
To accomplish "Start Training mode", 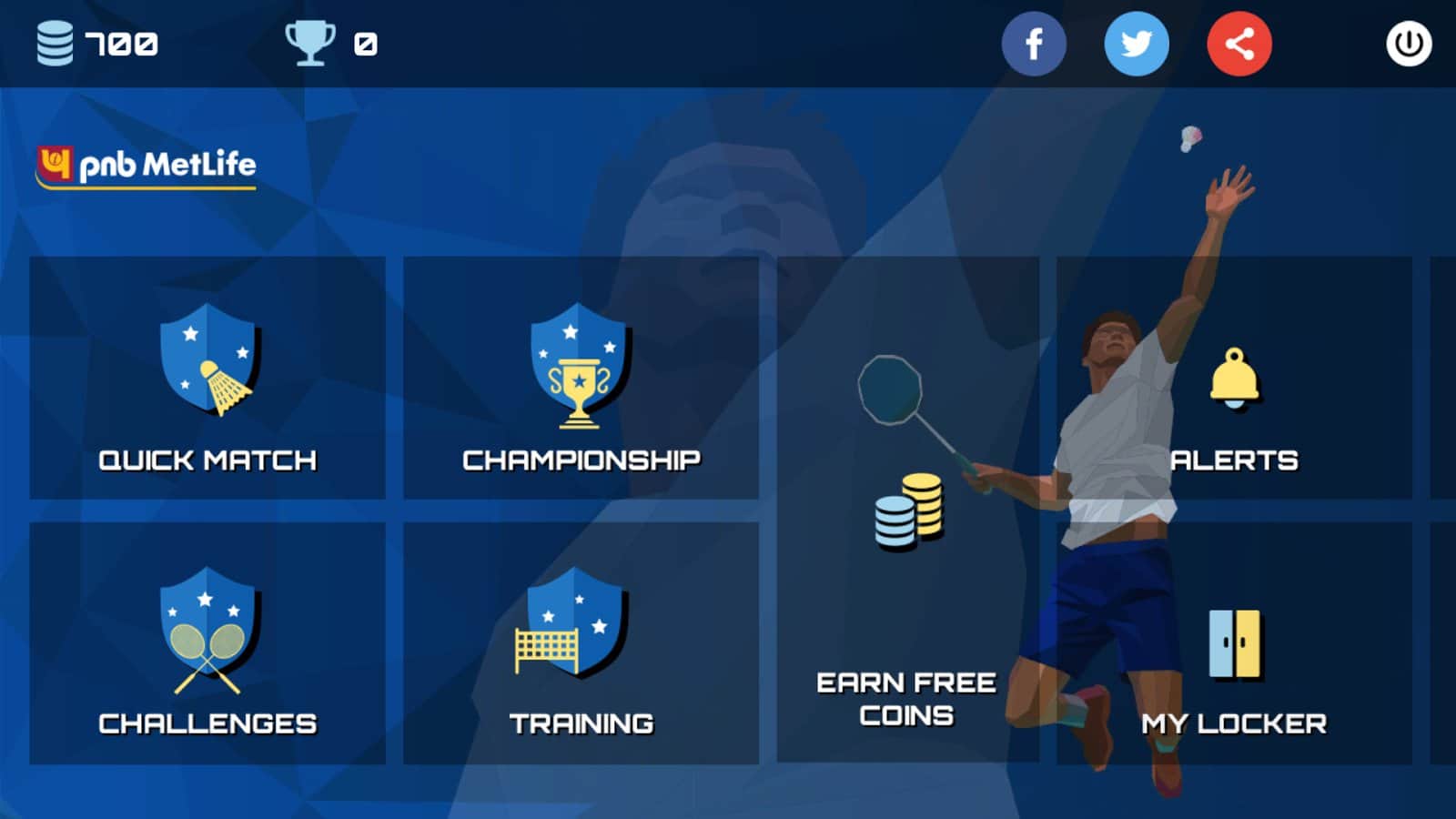I will click(x=580, y=723).
